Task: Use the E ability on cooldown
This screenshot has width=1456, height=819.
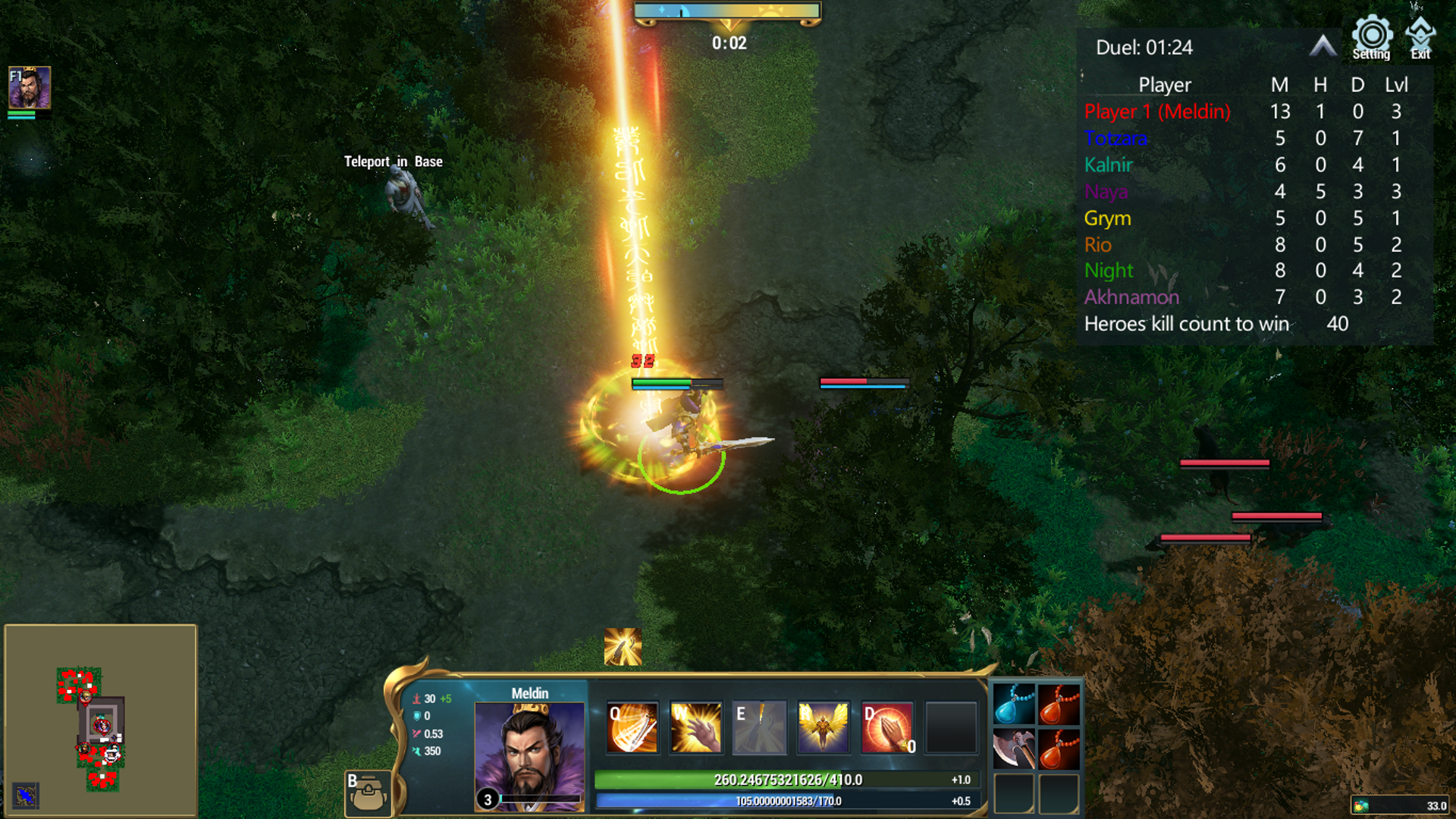Action: click(x=759, y=728)
